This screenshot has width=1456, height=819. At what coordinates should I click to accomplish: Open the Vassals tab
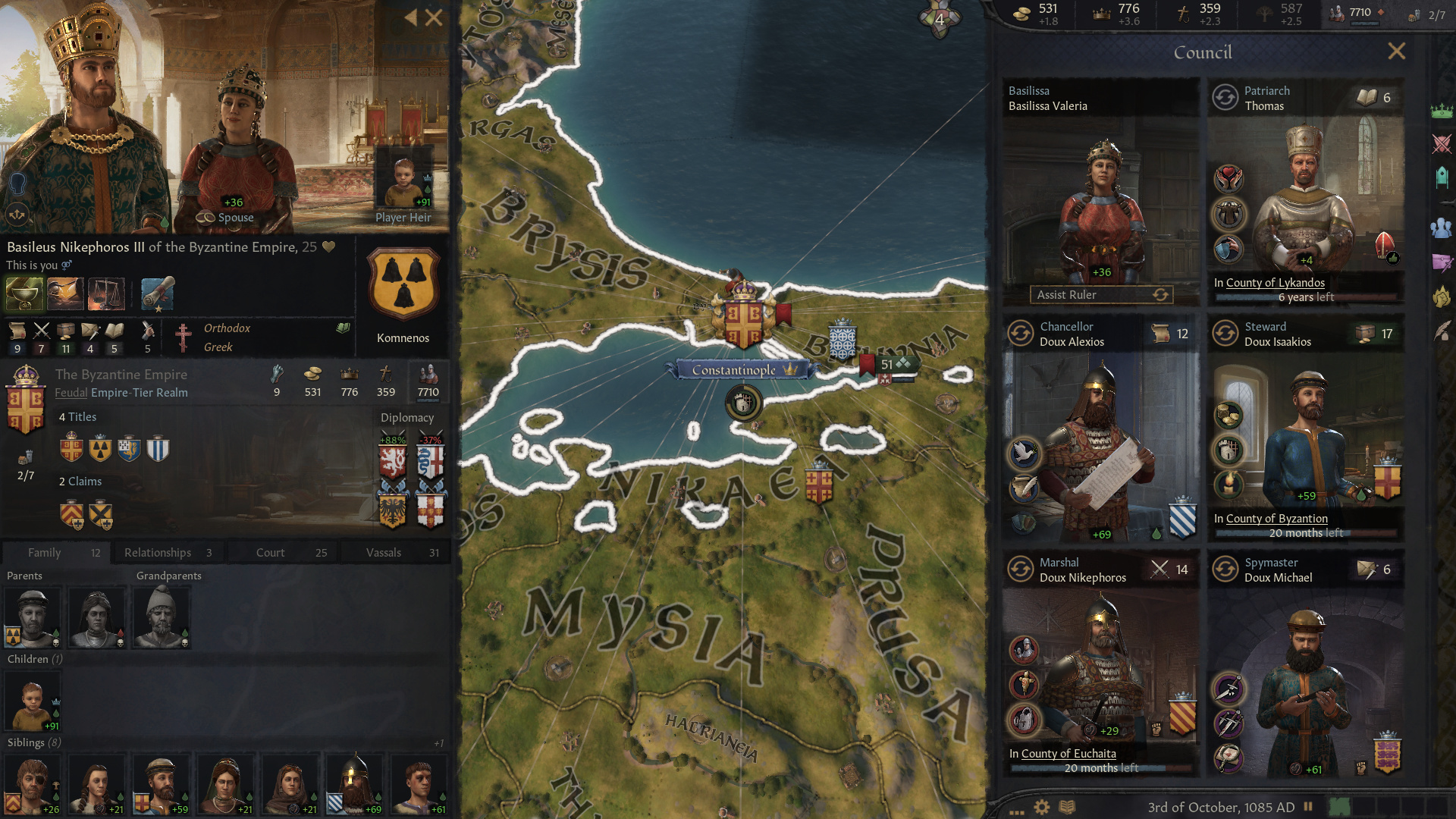coord(396,552)
